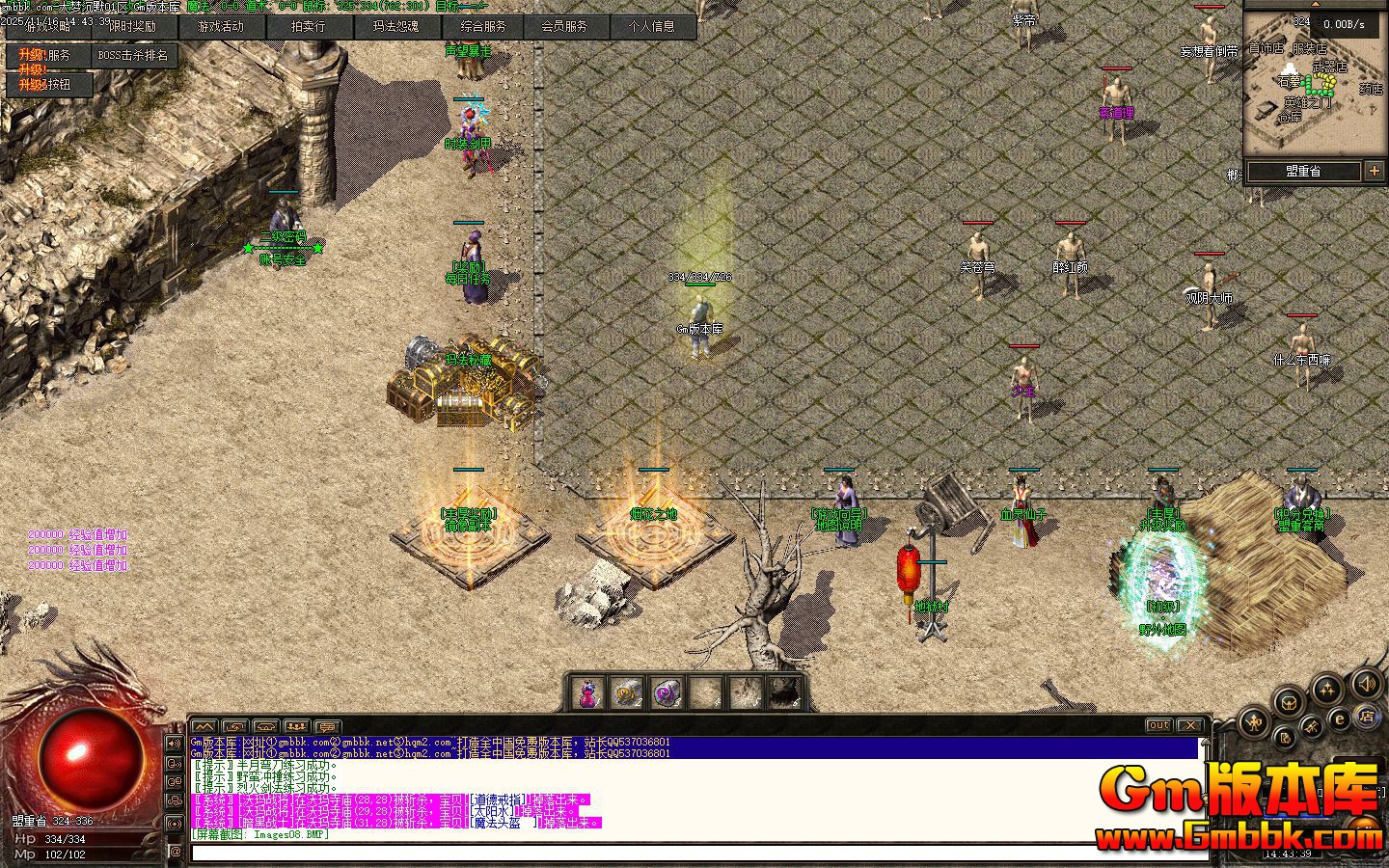Click the chat panel's out button
The width and height of the screenshot is (1389, 868).
pos(1158,725)
